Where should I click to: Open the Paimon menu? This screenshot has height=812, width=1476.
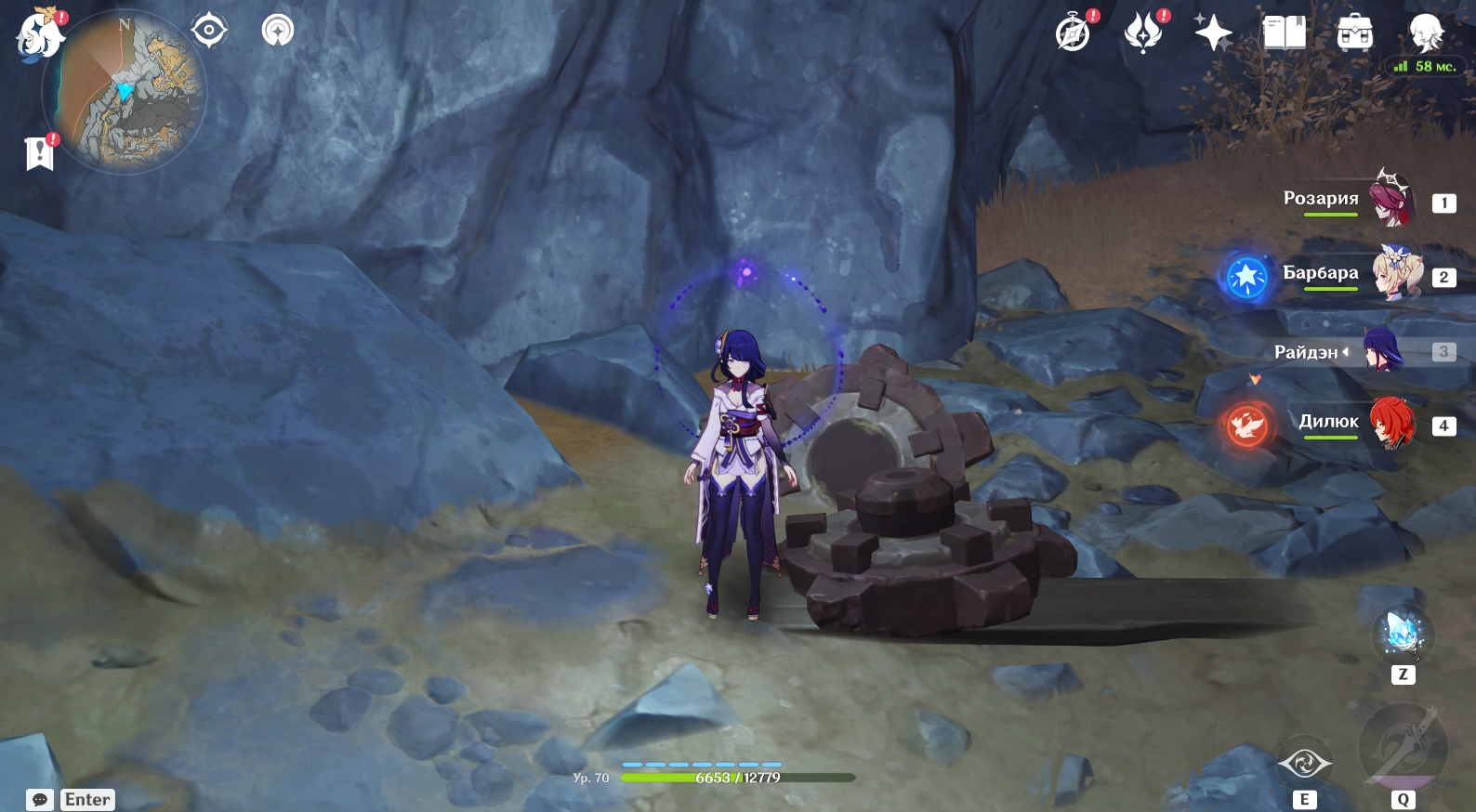(x=40, y=35)
